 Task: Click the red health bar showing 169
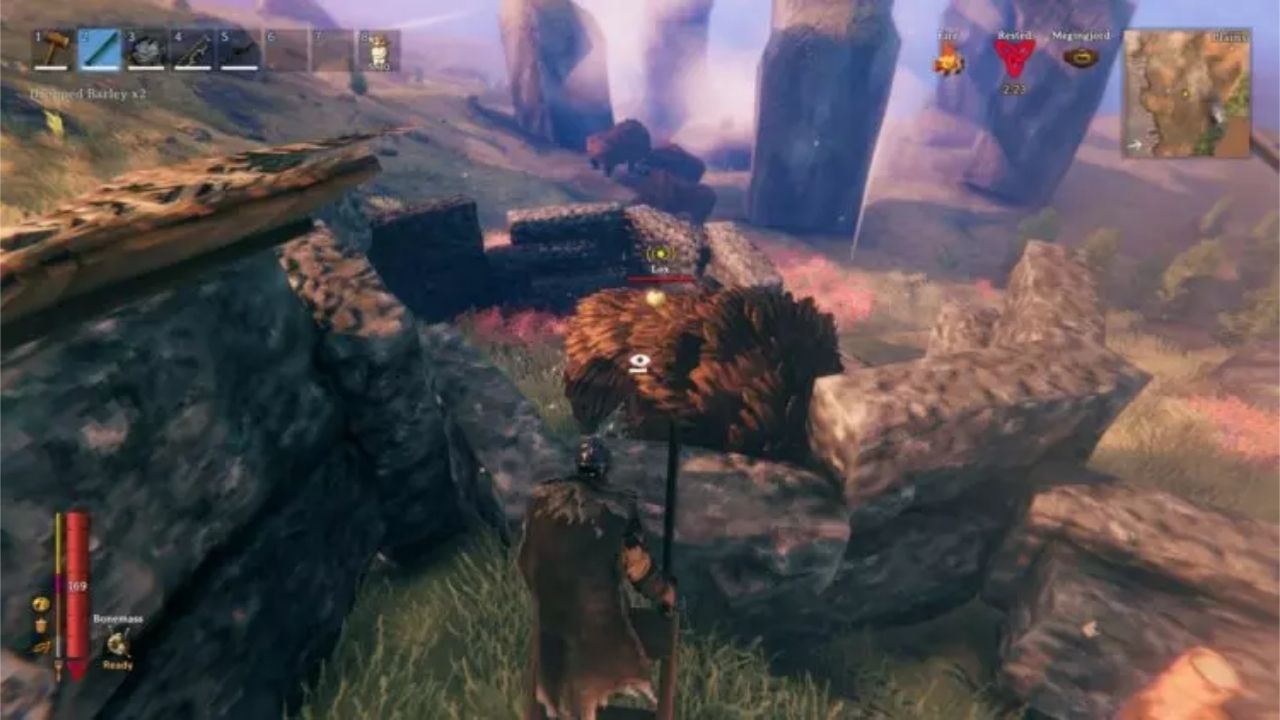click(76, 585)
